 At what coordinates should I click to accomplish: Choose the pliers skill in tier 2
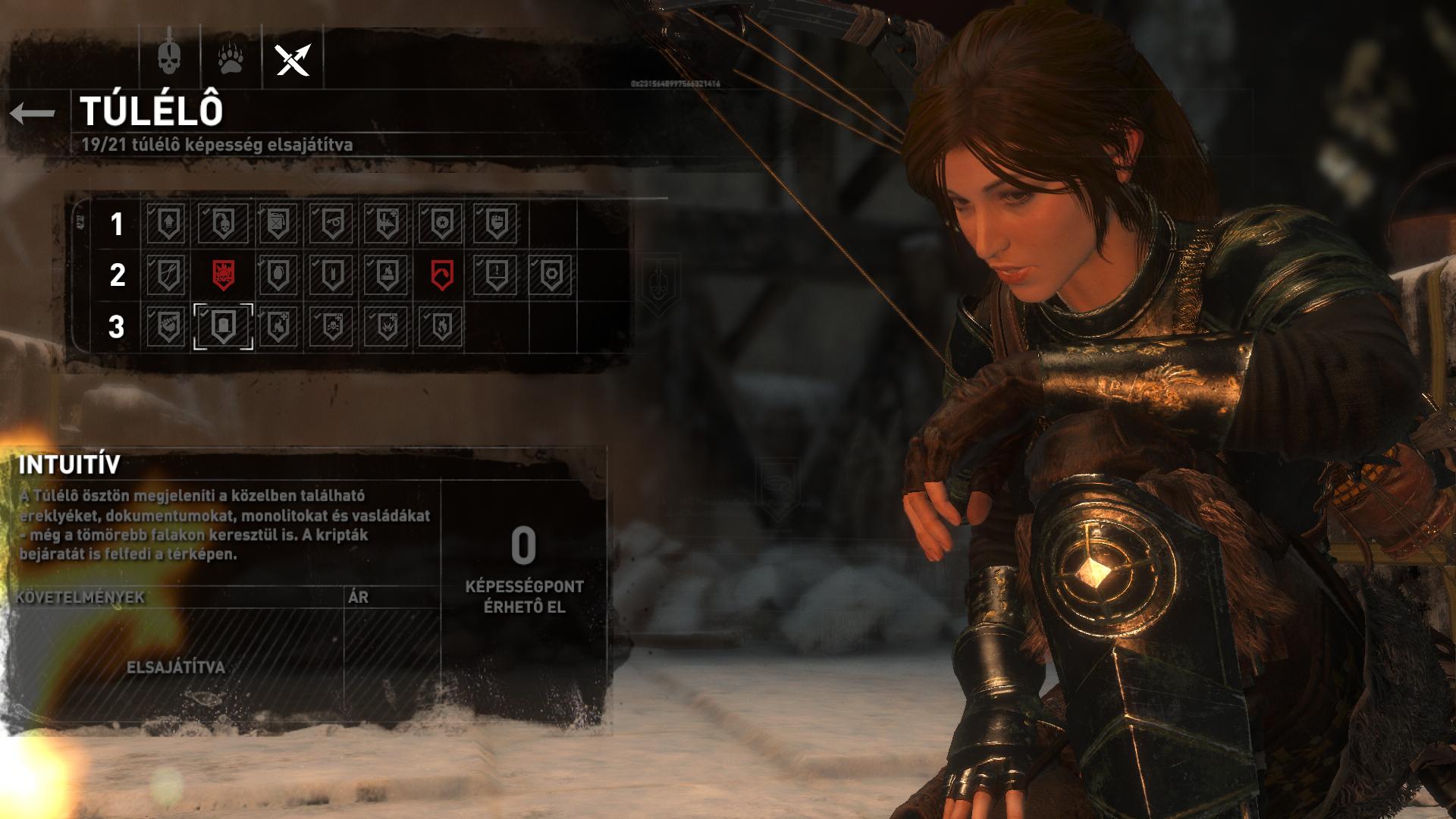(167, 275)
